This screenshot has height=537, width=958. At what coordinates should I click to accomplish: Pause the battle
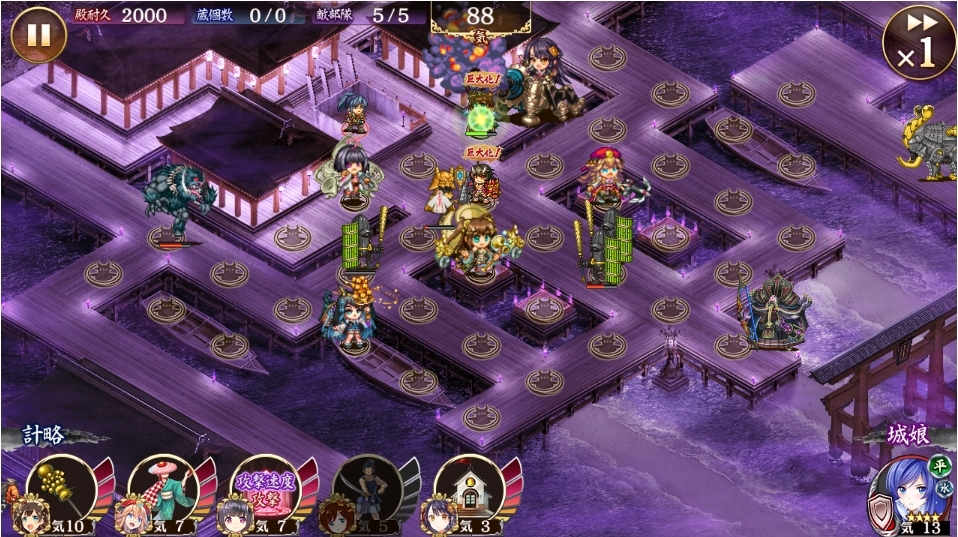click(38, 35)
